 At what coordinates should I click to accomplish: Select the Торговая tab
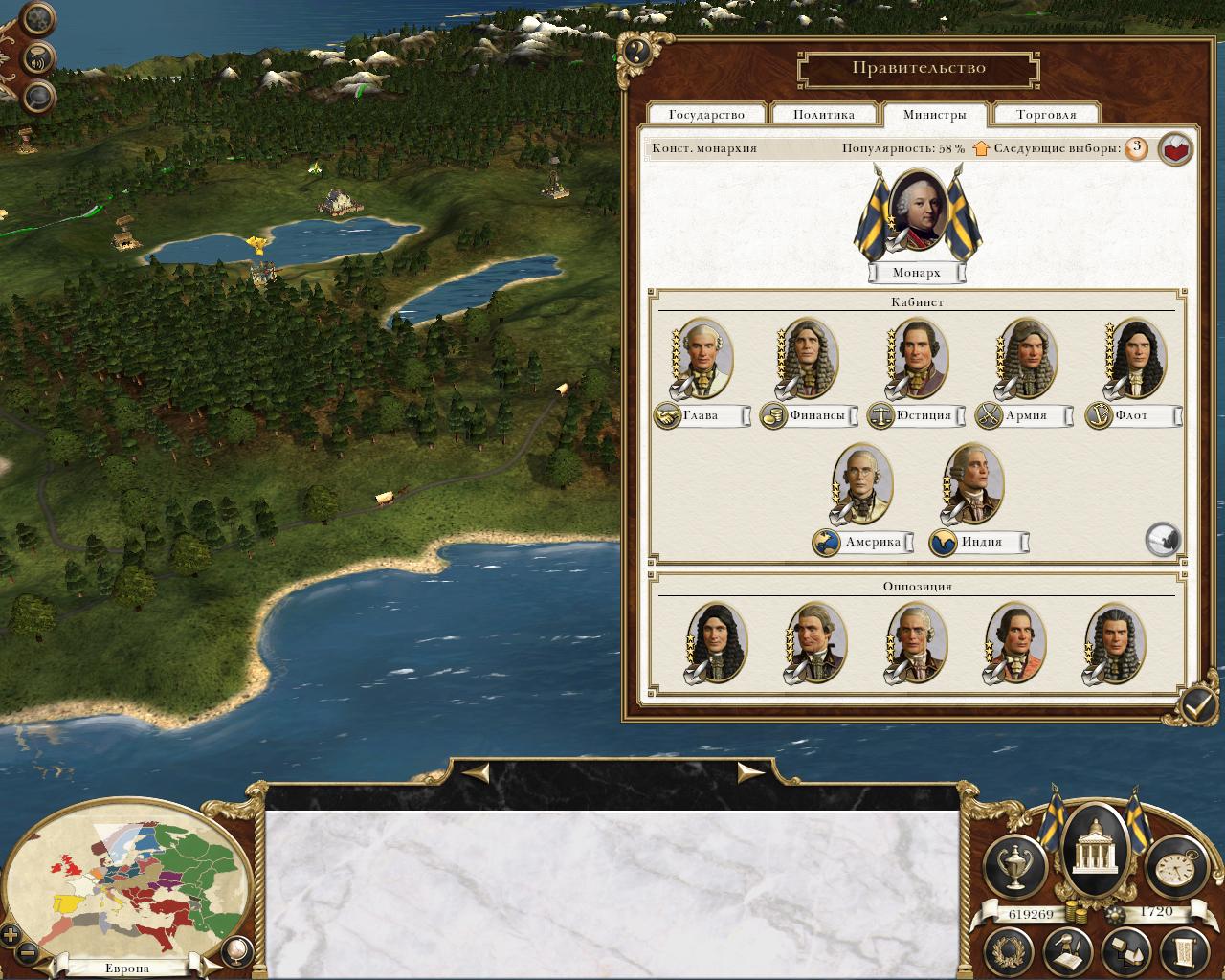point(1046,115)
